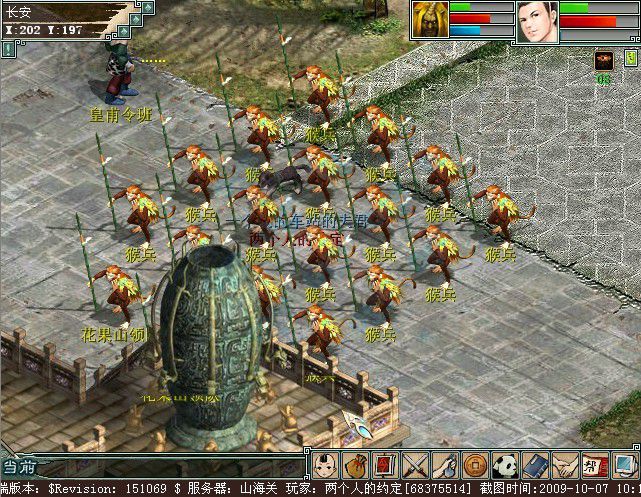Open the blue book icon

tap(535, 464)
